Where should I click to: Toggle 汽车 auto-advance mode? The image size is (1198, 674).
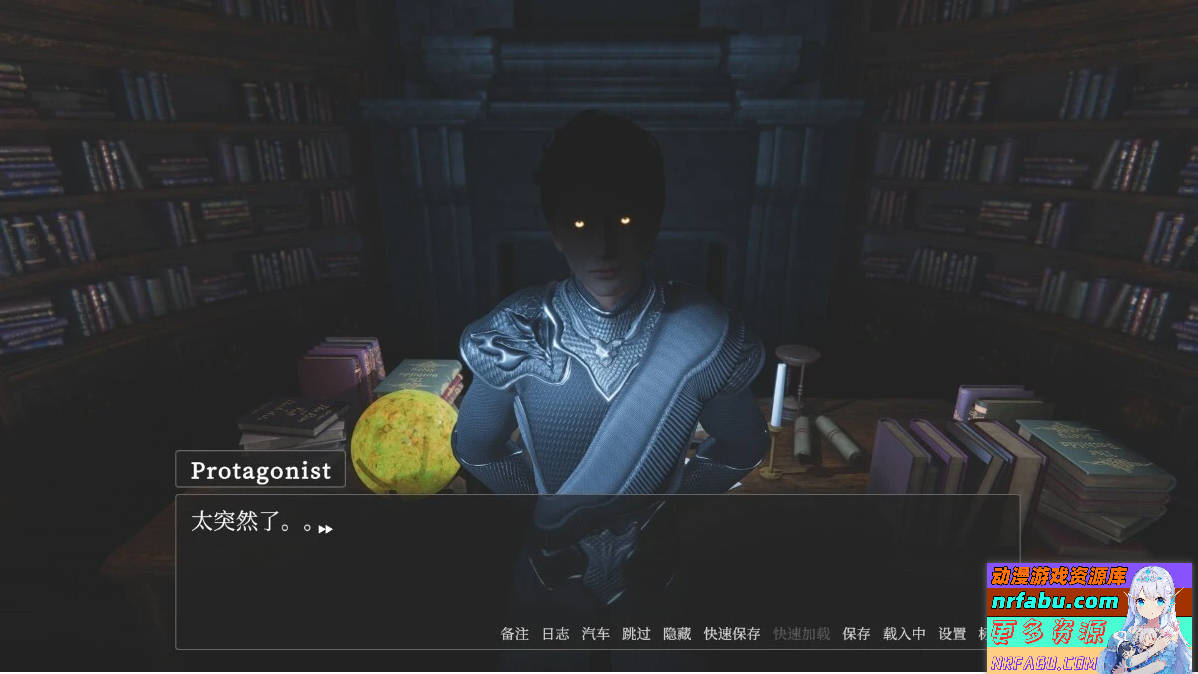[x=596, y=634]
